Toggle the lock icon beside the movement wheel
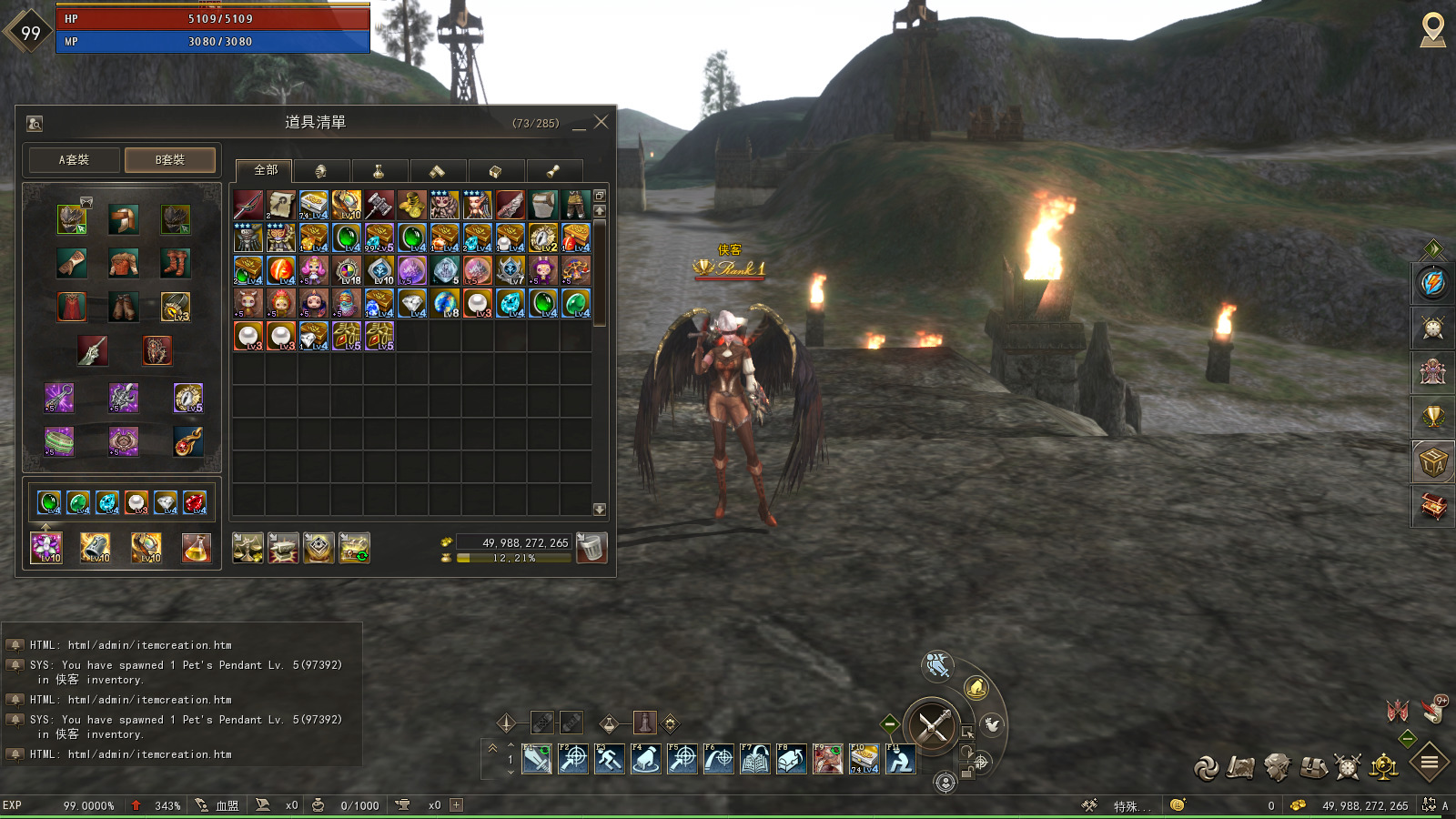Screen dimensions: 1456x819 966,772
